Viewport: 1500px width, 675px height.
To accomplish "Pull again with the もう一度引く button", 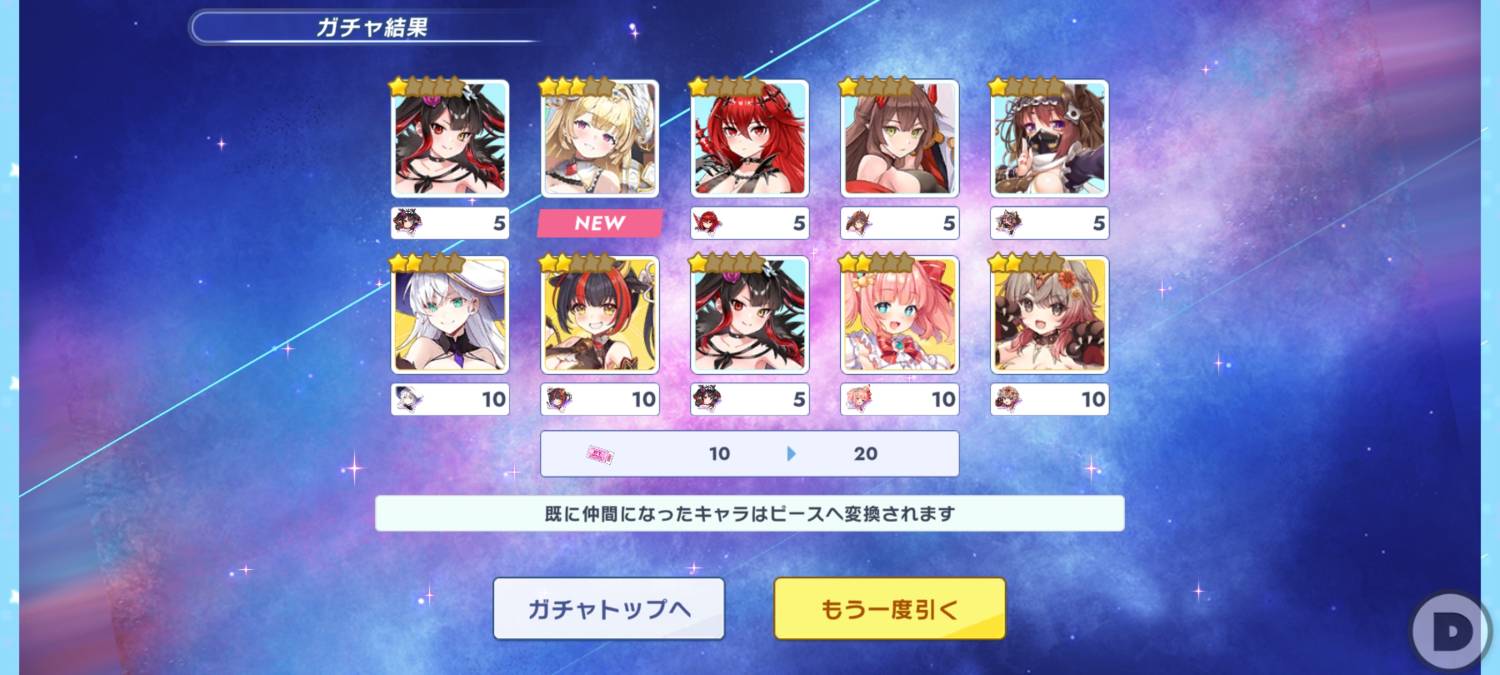I will coord(889,609).
